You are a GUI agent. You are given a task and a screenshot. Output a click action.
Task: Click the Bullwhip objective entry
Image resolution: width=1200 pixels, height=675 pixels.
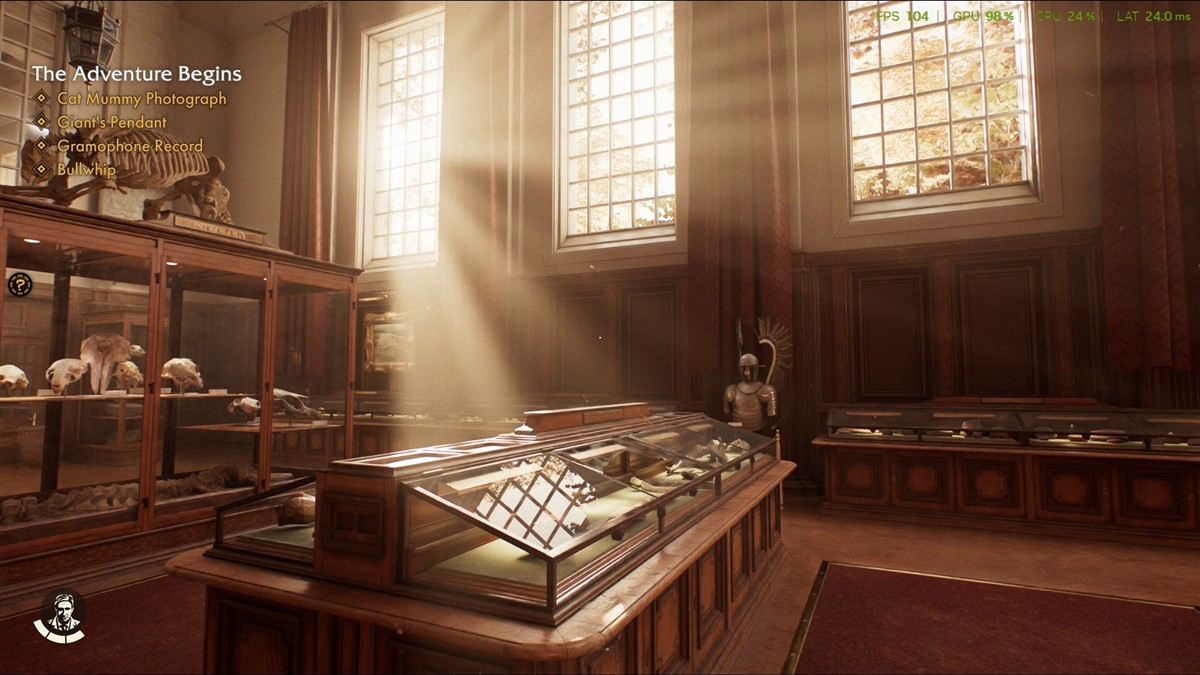click(86, 170)
